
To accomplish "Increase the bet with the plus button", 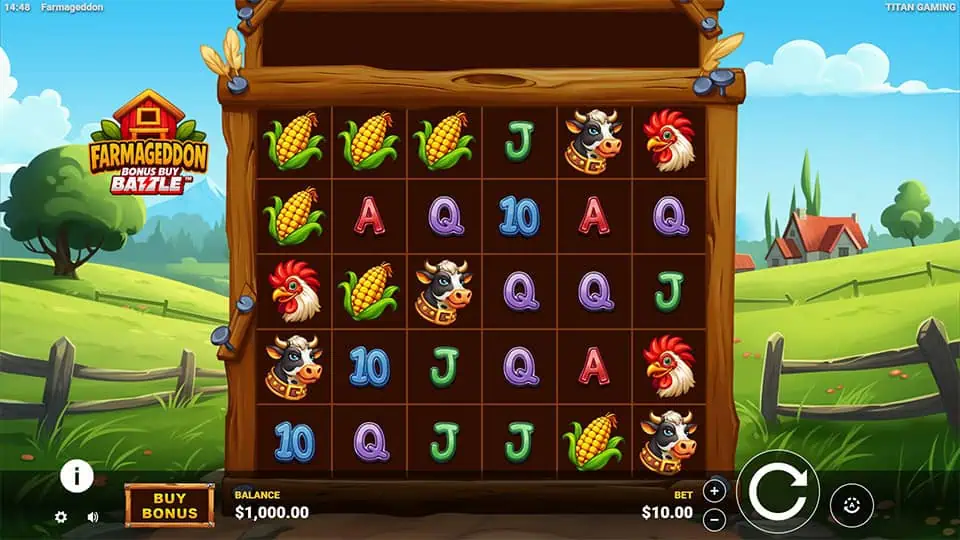I will click(x=714, y=490).
